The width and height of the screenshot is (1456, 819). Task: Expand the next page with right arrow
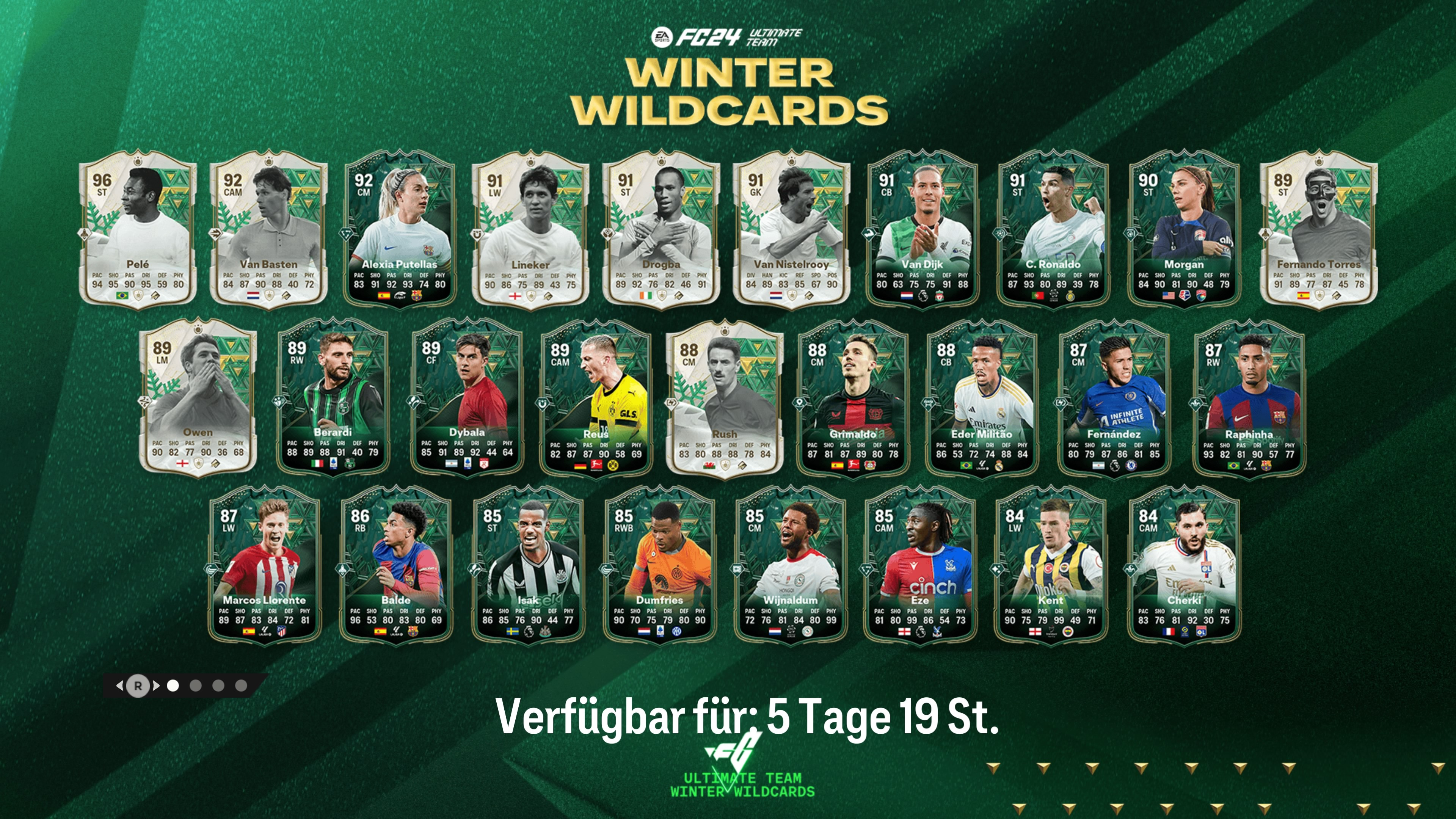156,686
